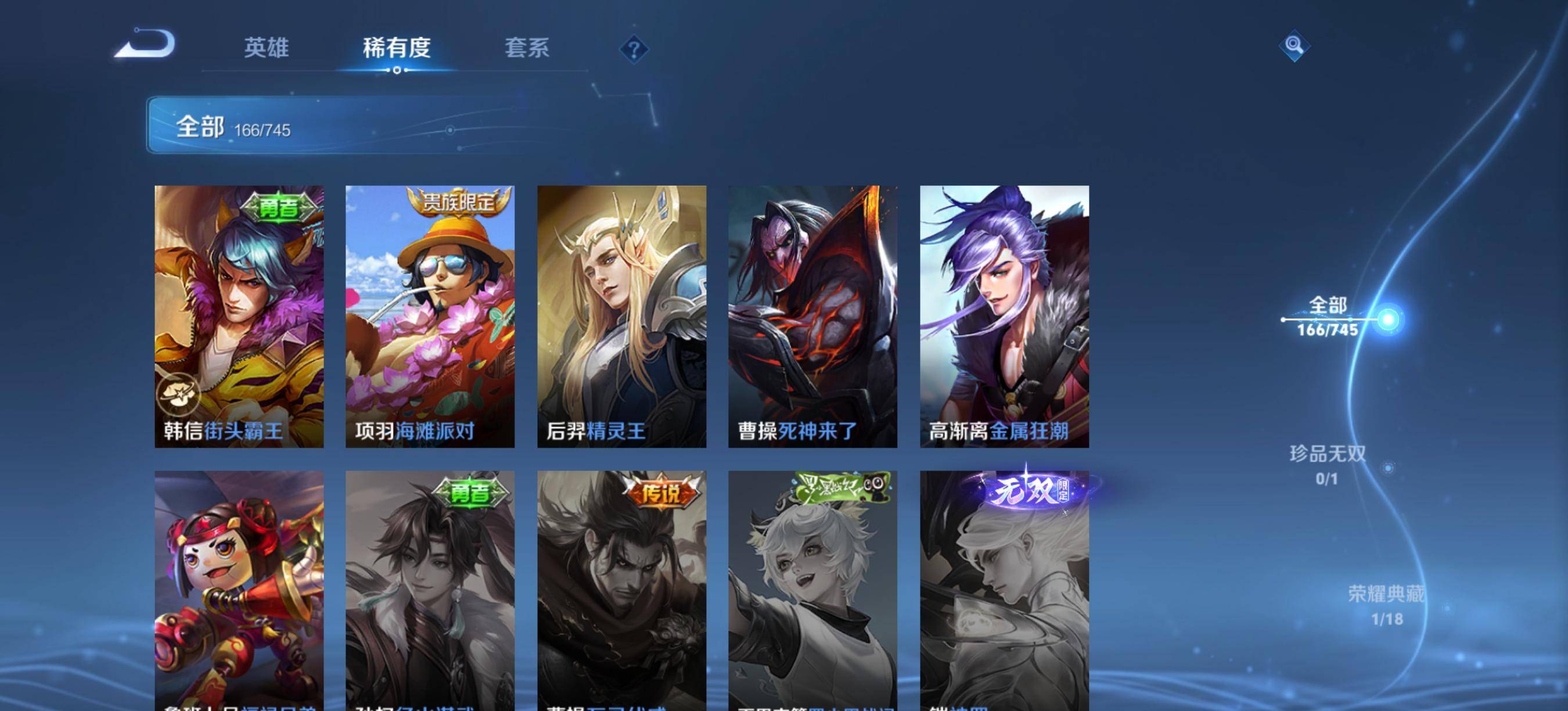Screen dimensions: 1568x711
Task: Choose the greyed skin tagged 无双限定
Action: click(x=1004, y=591)
